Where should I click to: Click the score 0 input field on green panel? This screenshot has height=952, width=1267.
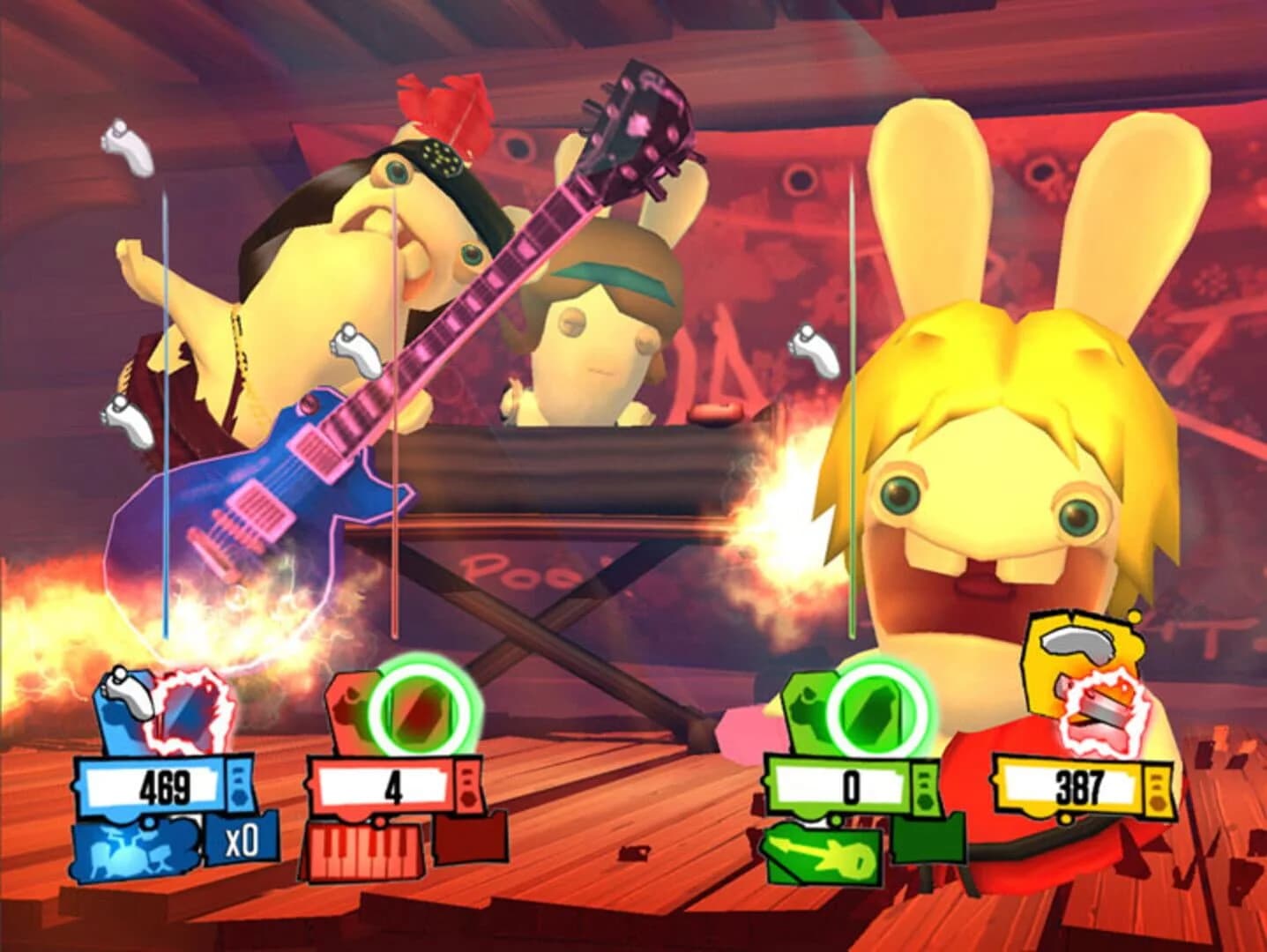click(848, 783)
